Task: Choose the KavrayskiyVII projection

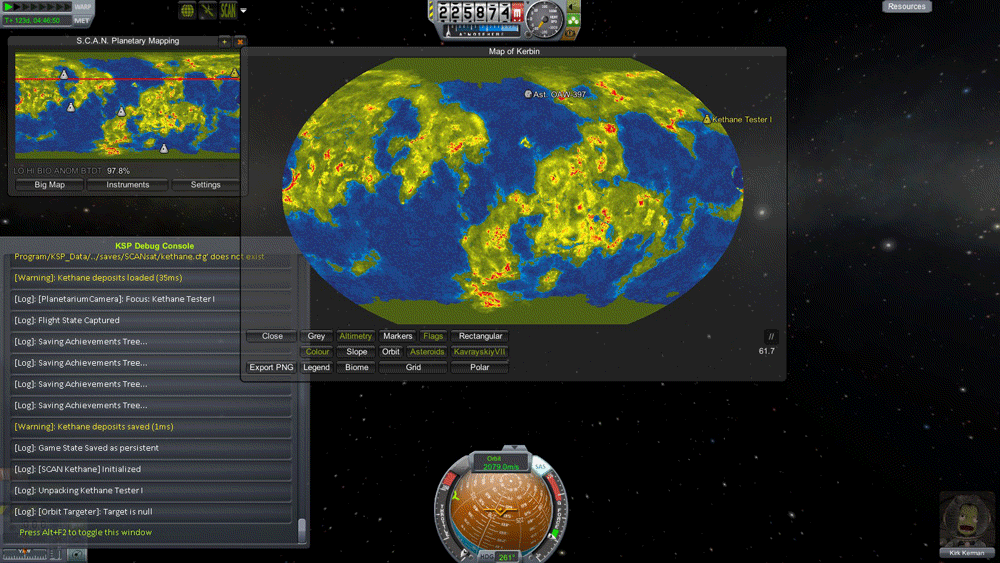Action: point(480,352)
